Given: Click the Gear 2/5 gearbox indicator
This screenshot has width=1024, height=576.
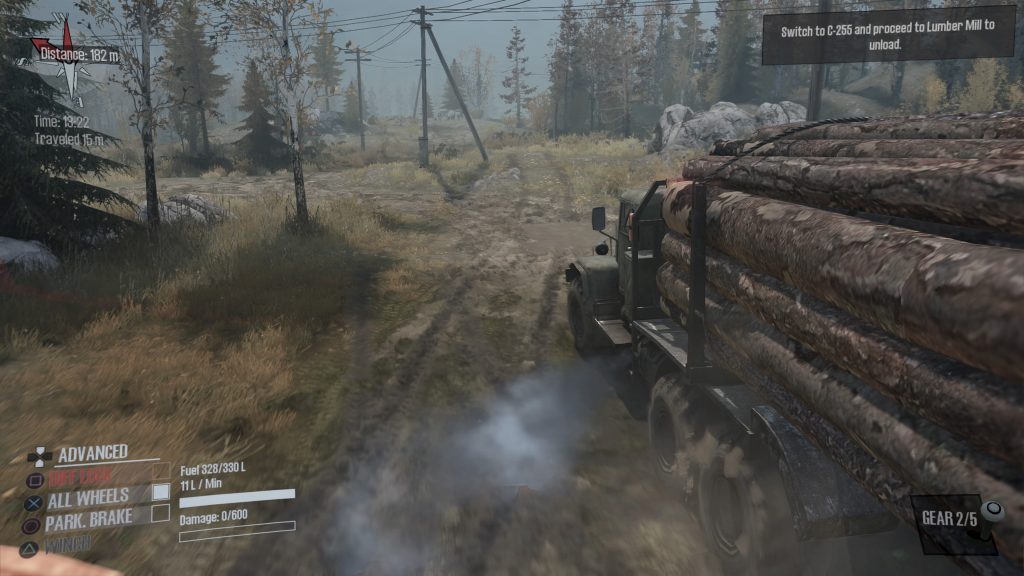Looking at the screenshot, I should point(955,521).
